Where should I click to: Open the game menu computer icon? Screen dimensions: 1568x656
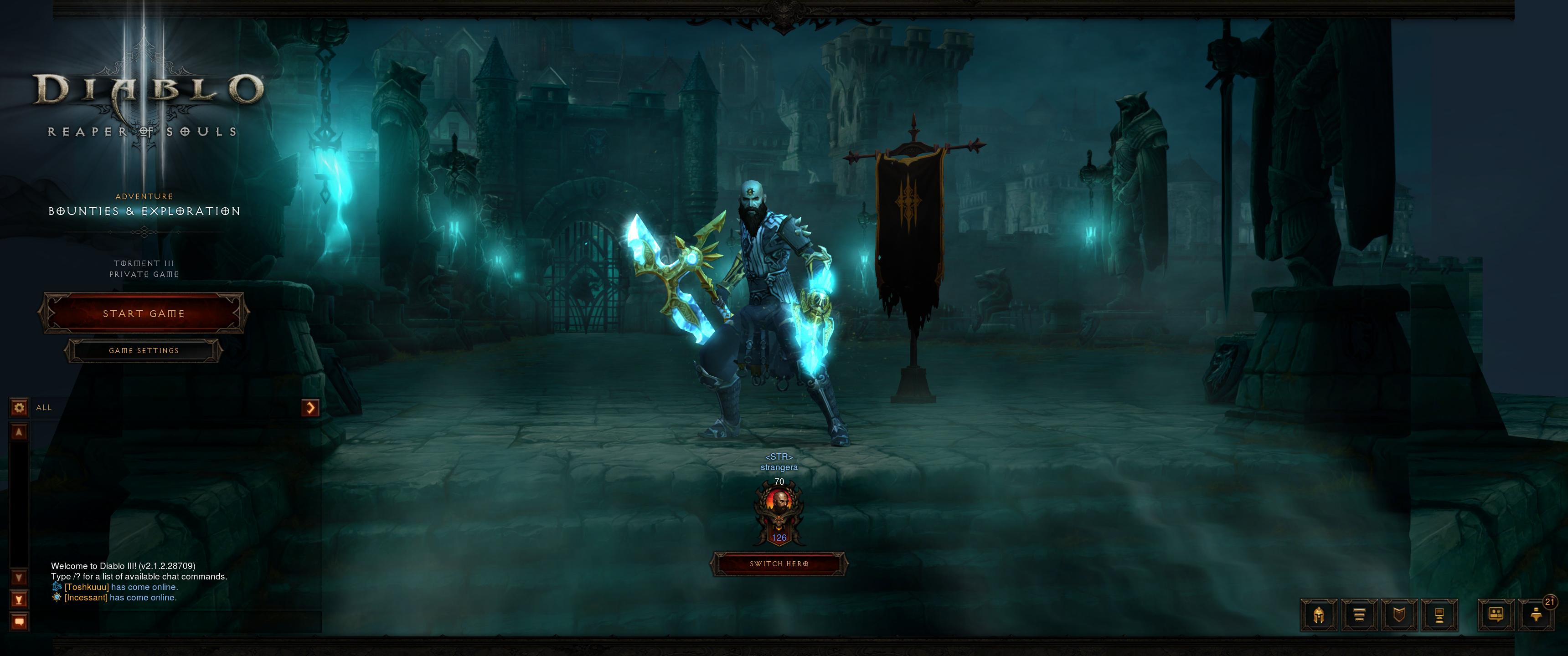(x=1439, y=615)
